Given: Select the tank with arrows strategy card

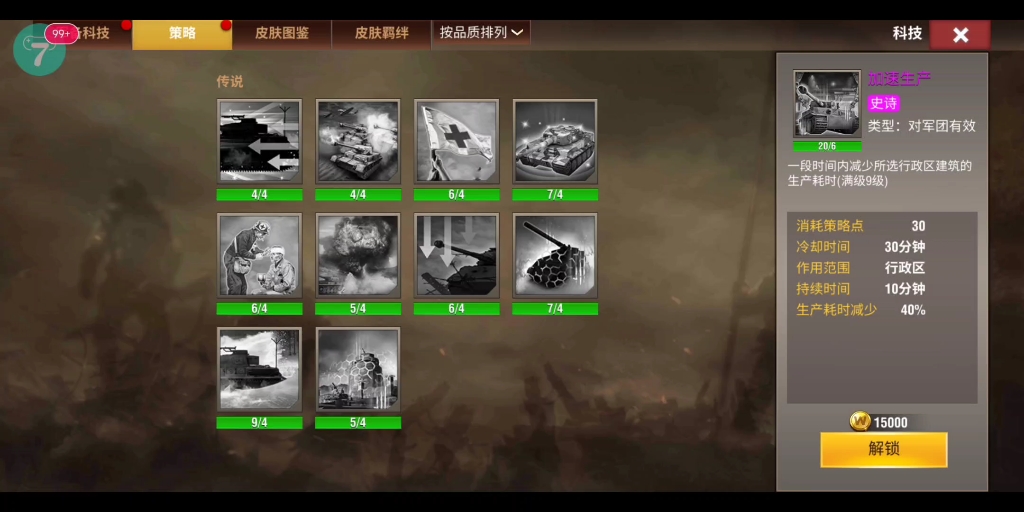Looking at the screenshot, I should pyautogui.click(x=260, y=140).
